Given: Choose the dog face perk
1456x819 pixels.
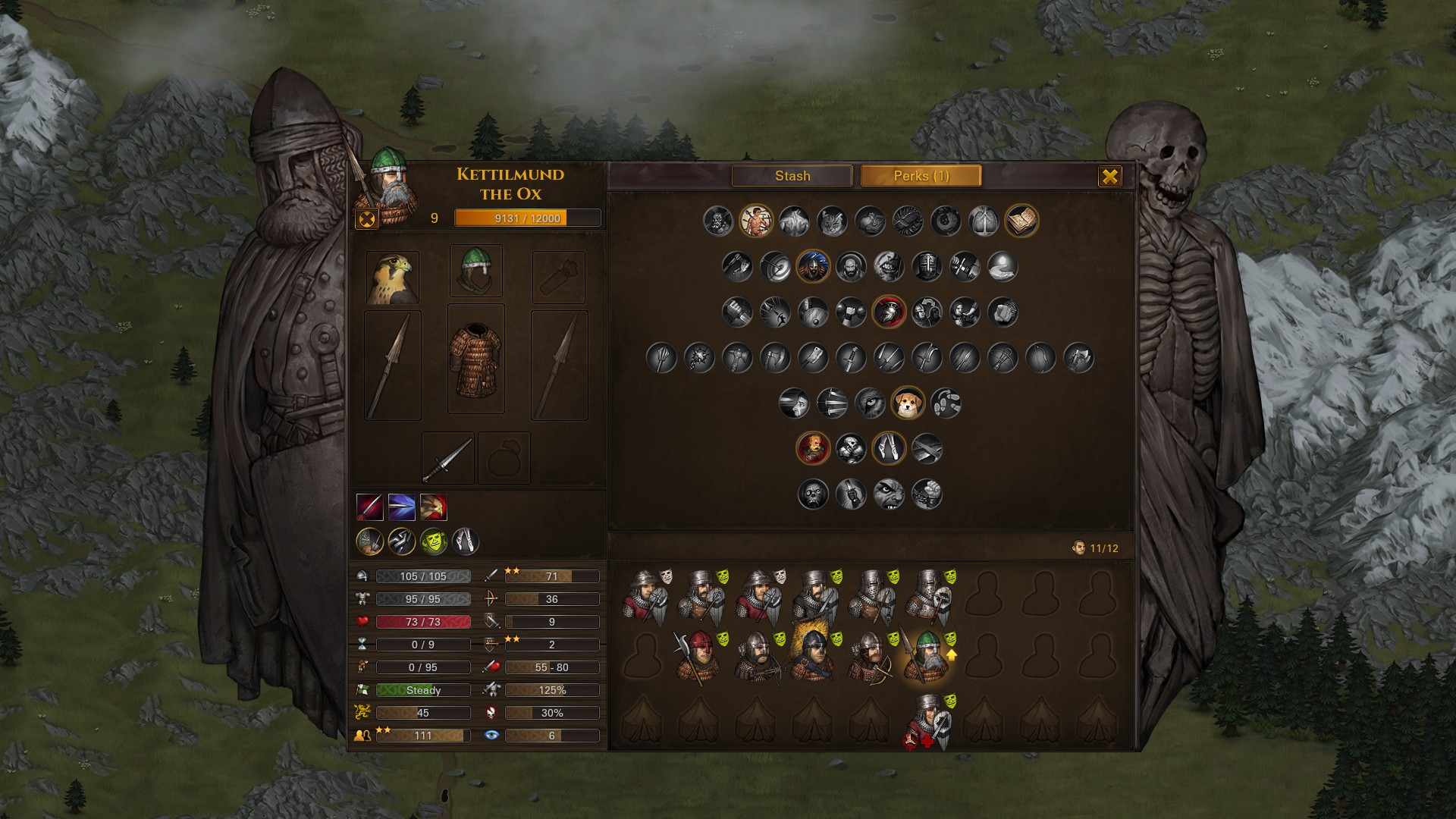Looking at the screenshot, I should (907, 403).
